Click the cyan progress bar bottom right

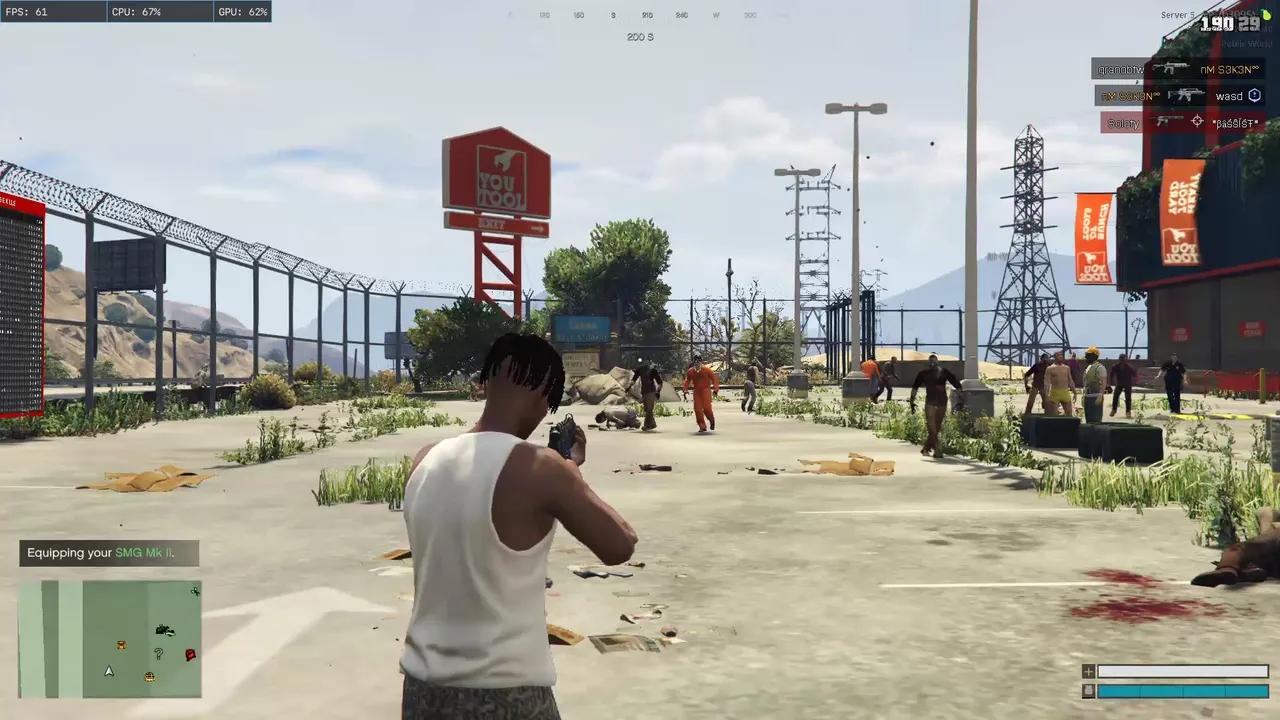coord(1180,690)
